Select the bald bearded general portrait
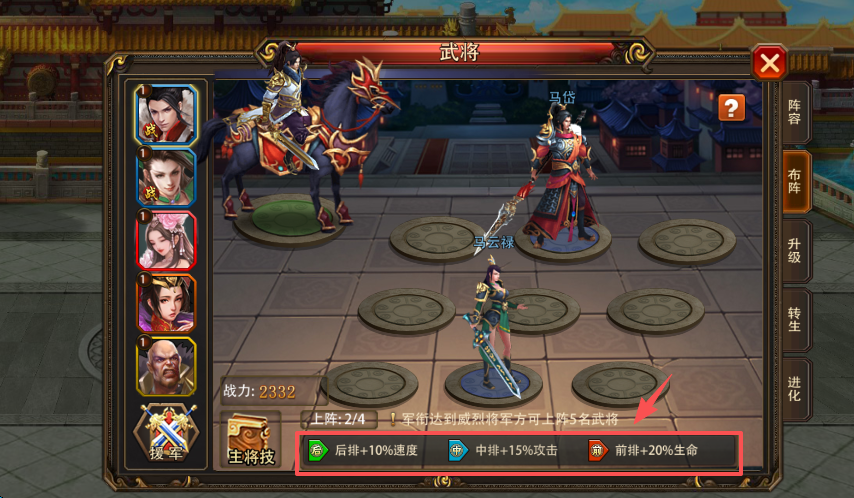 click(165, 367)
